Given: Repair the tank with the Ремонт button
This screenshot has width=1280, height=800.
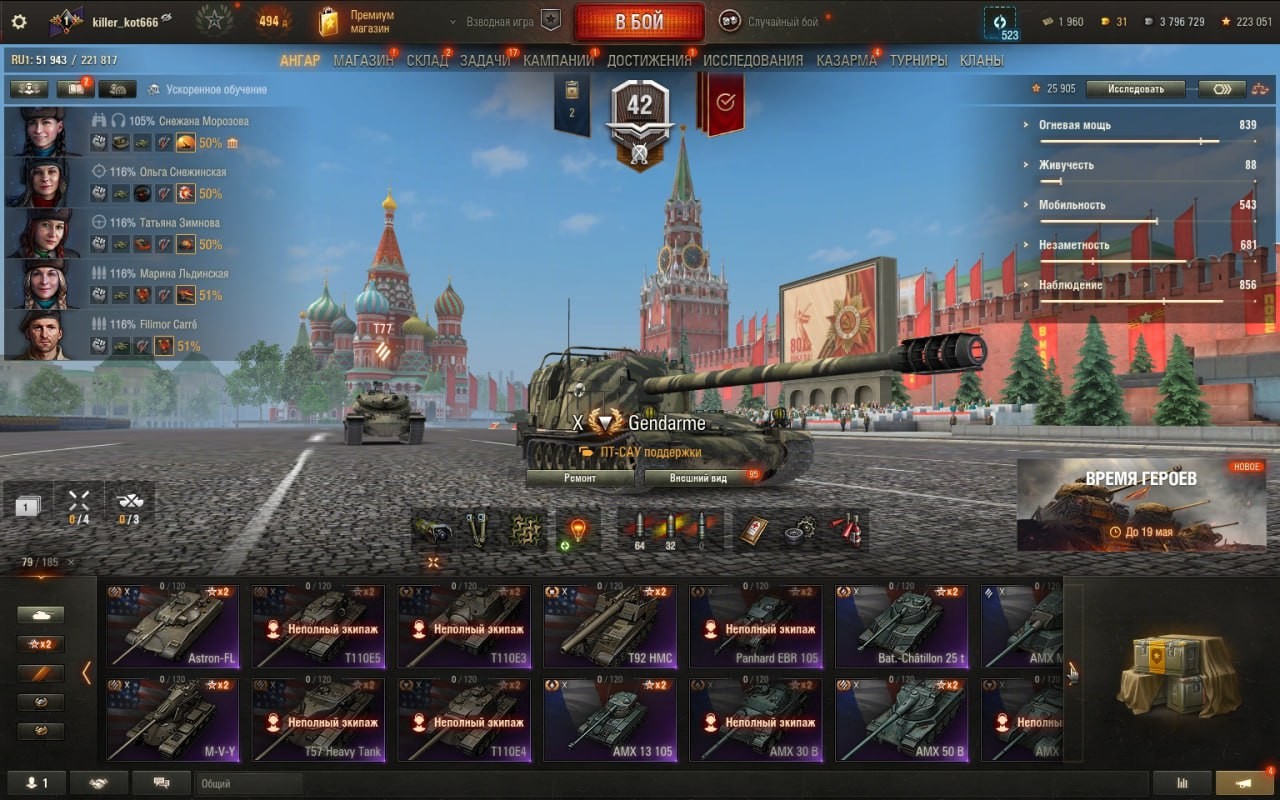Looking at the screenshot, I should [x=580, y=478].
